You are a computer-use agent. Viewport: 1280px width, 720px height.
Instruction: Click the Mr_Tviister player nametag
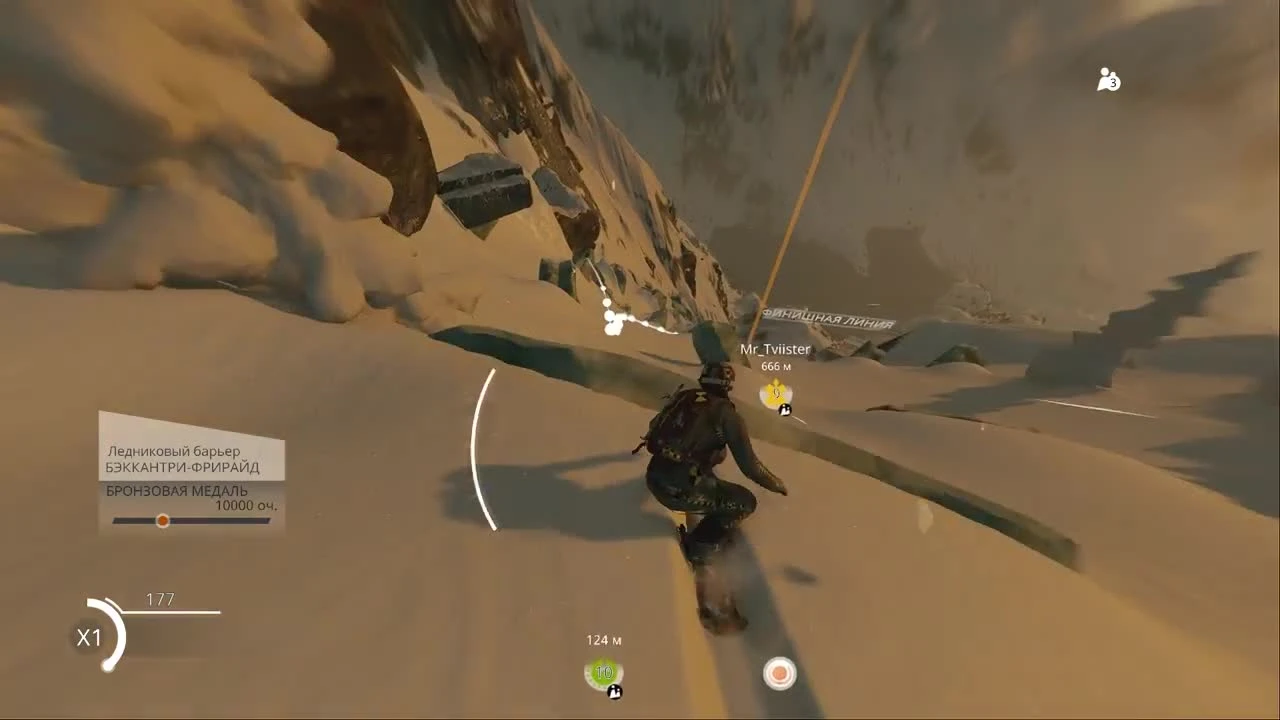pos(775,350)
